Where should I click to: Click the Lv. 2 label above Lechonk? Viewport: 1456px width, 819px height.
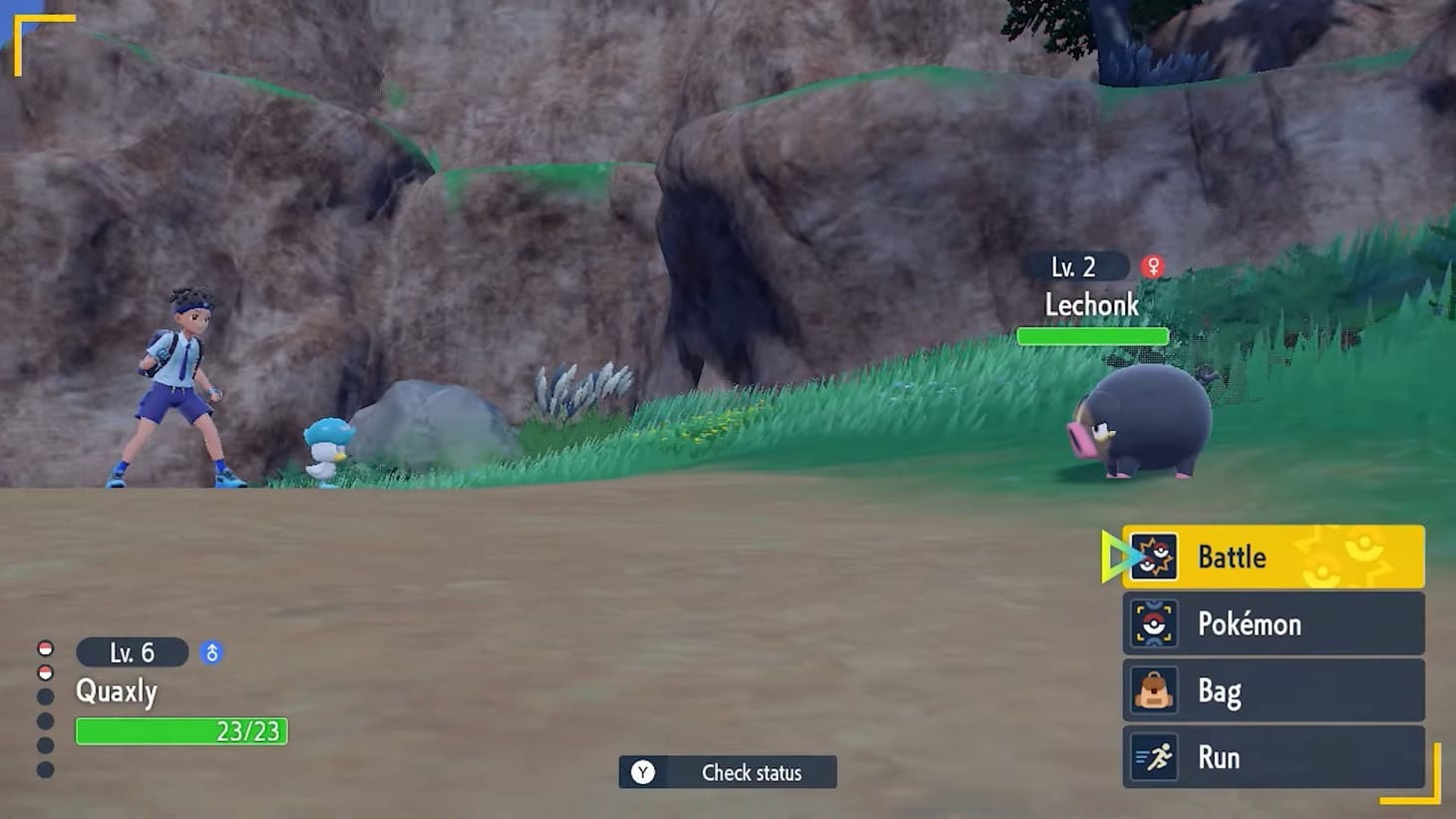(1077, 266)
